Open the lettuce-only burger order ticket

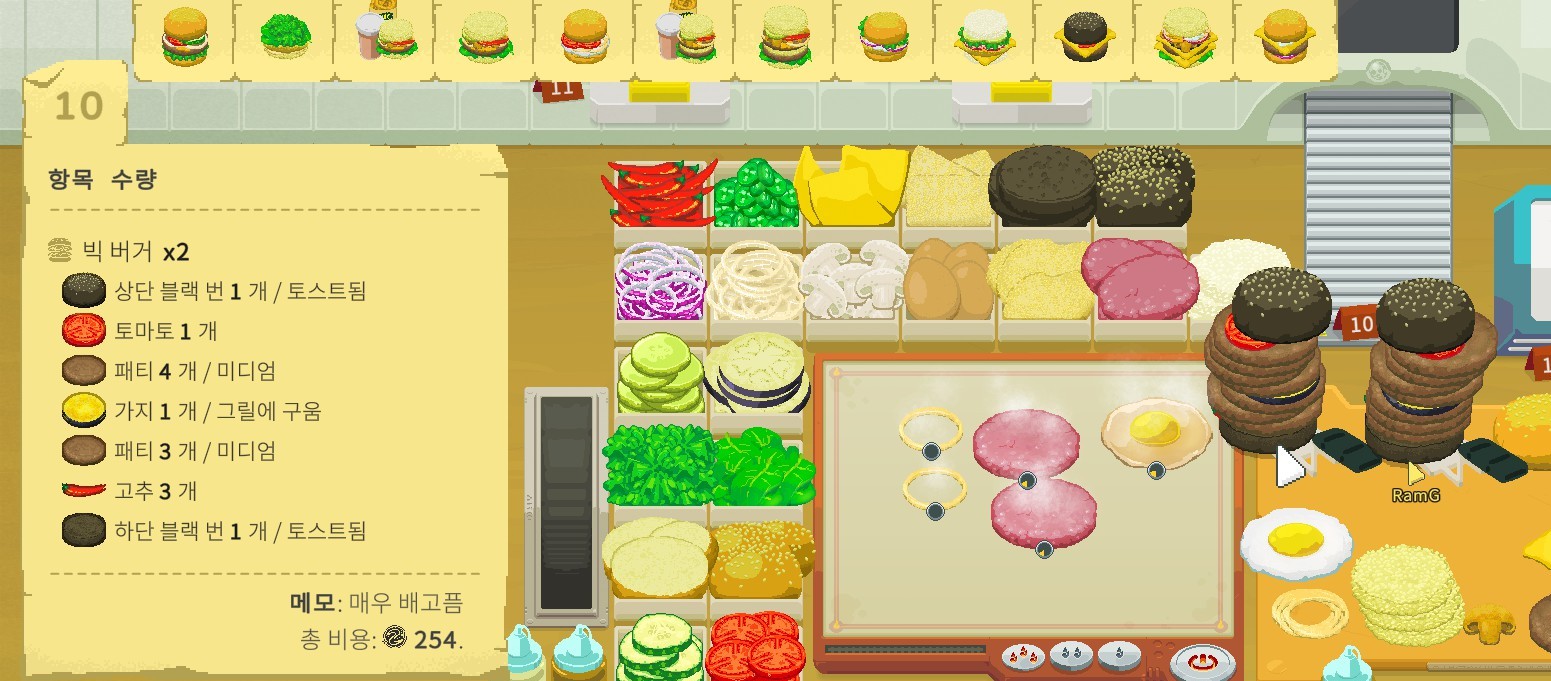(284, 38)
